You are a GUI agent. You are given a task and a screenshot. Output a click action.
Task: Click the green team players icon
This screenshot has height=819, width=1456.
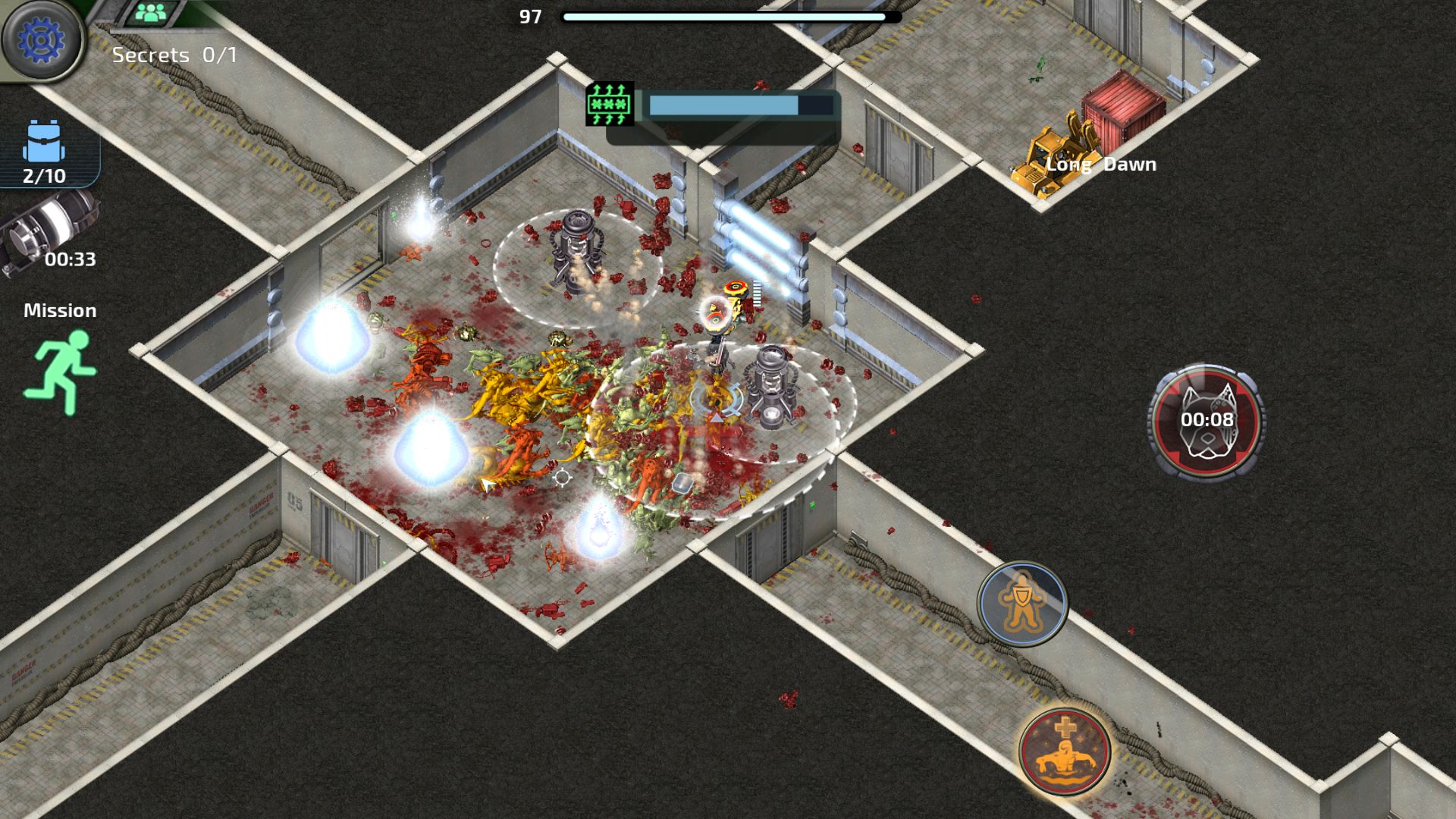click(154, 12)
